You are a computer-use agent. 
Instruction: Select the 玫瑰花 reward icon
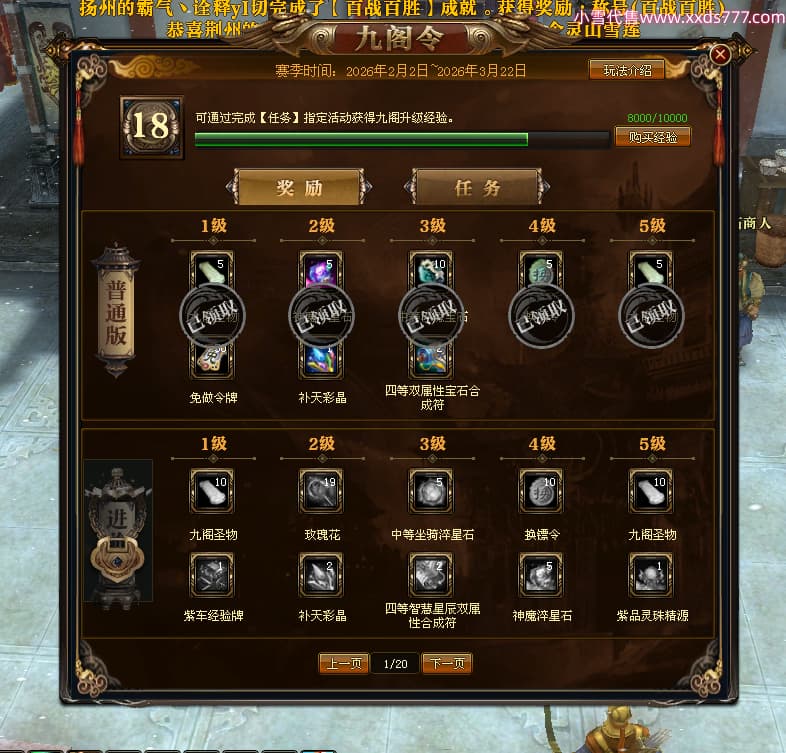[321, 491]
